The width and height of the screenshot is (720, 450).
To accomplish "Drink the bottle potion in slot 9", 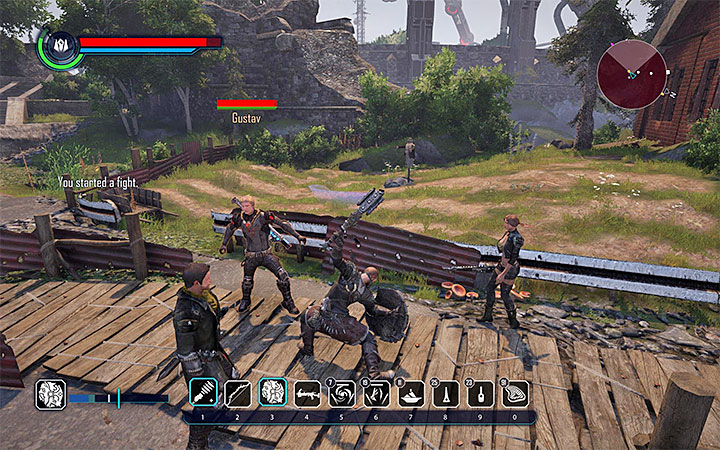I will click(x=481, y=392).
